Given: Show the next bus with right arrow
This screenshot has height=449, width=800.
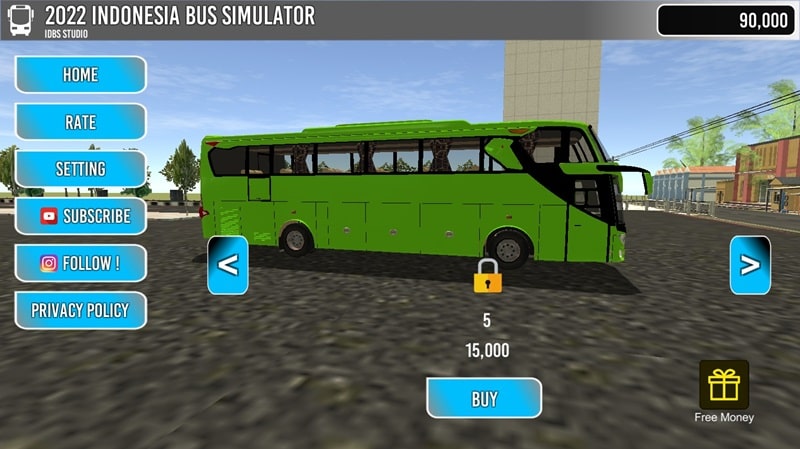Looking at the screenshot, I should pos(750,265).
